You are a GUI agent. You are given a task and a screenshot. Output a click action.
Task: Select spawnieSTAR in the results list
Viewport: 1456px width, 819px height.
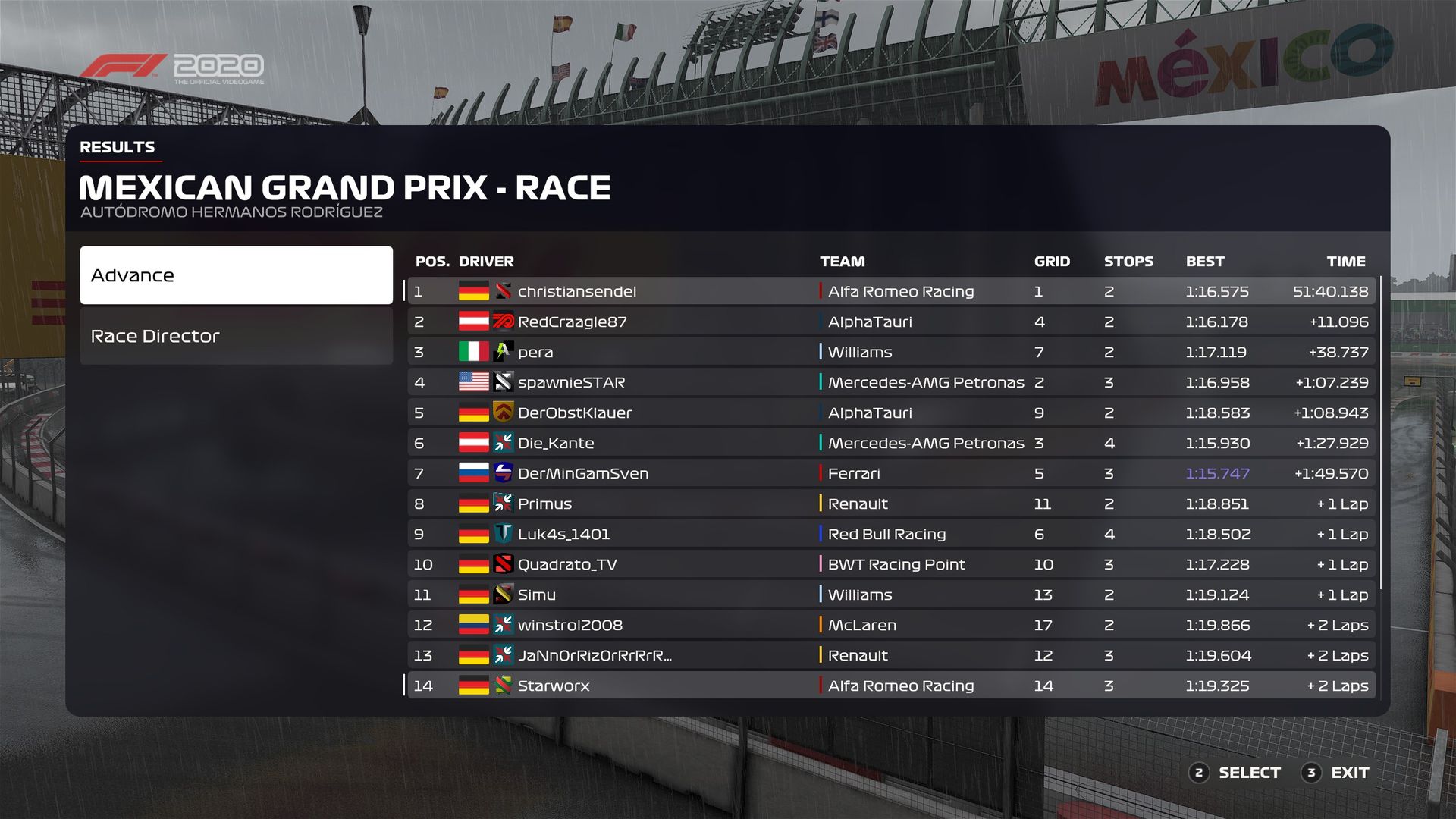click(891, 382)
